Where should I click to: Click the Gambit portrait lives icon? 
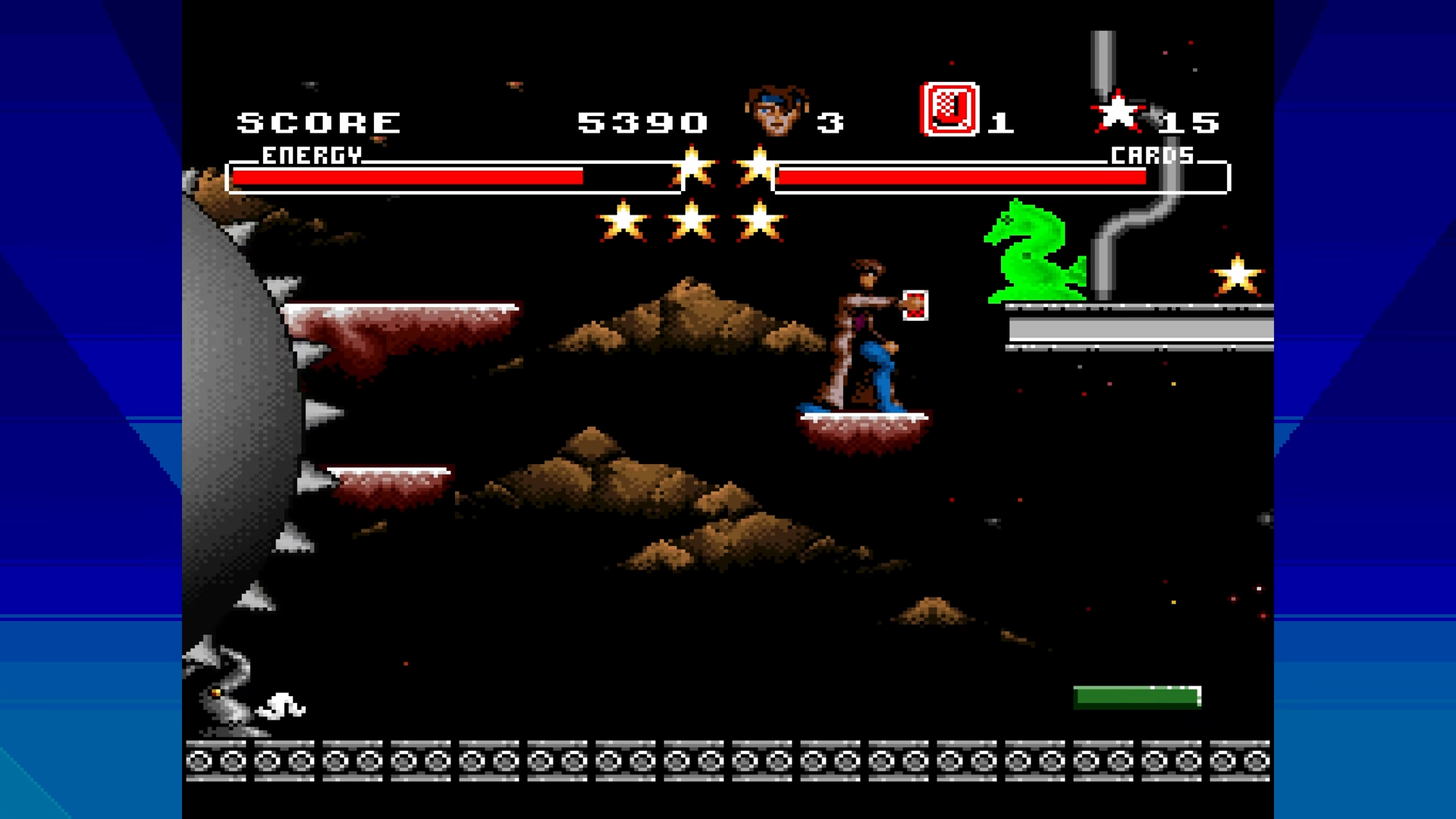[776, 111]
